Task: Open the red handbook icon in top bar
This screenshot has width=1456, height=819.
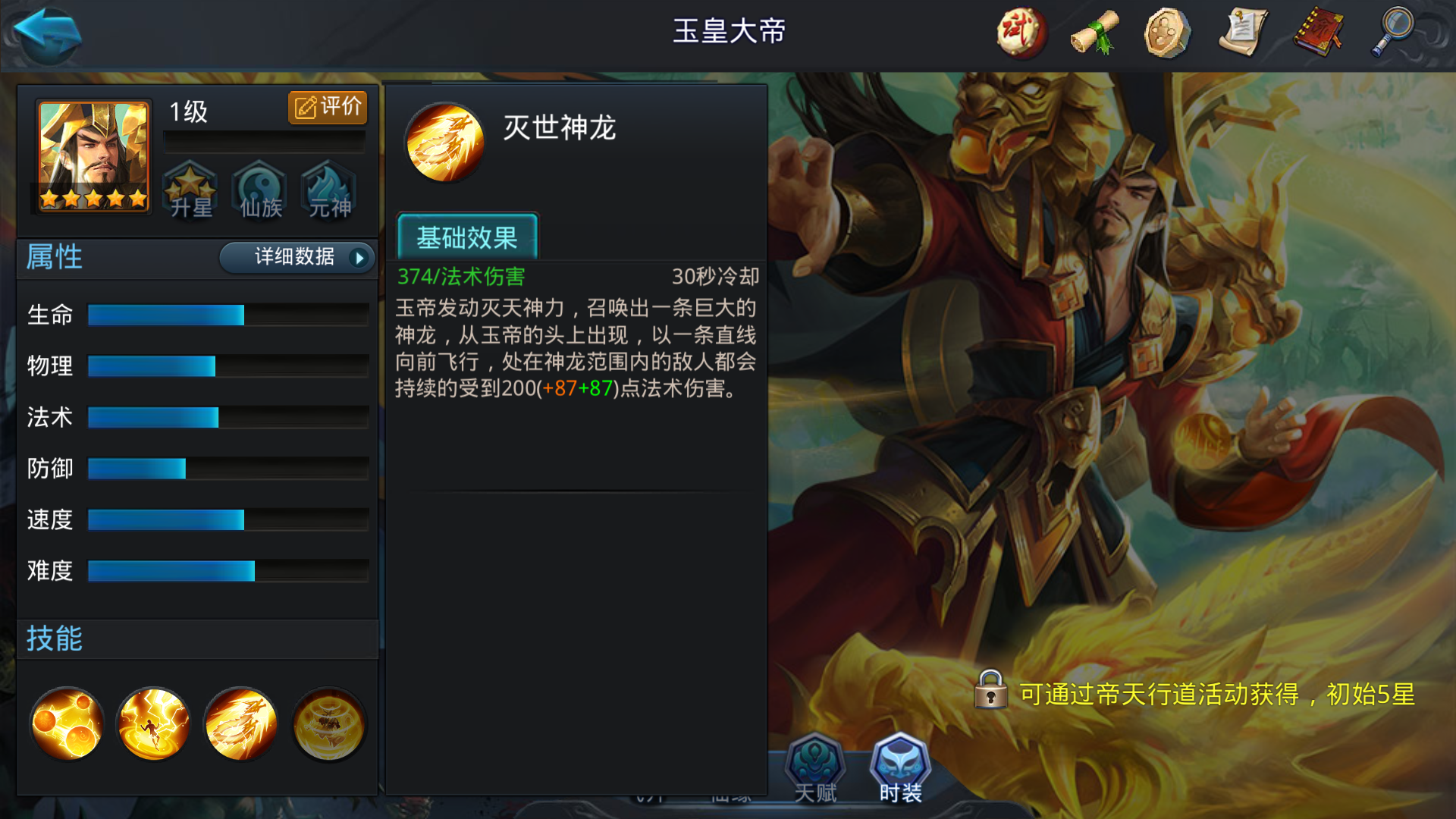Action: click(x=1318, y=33)
